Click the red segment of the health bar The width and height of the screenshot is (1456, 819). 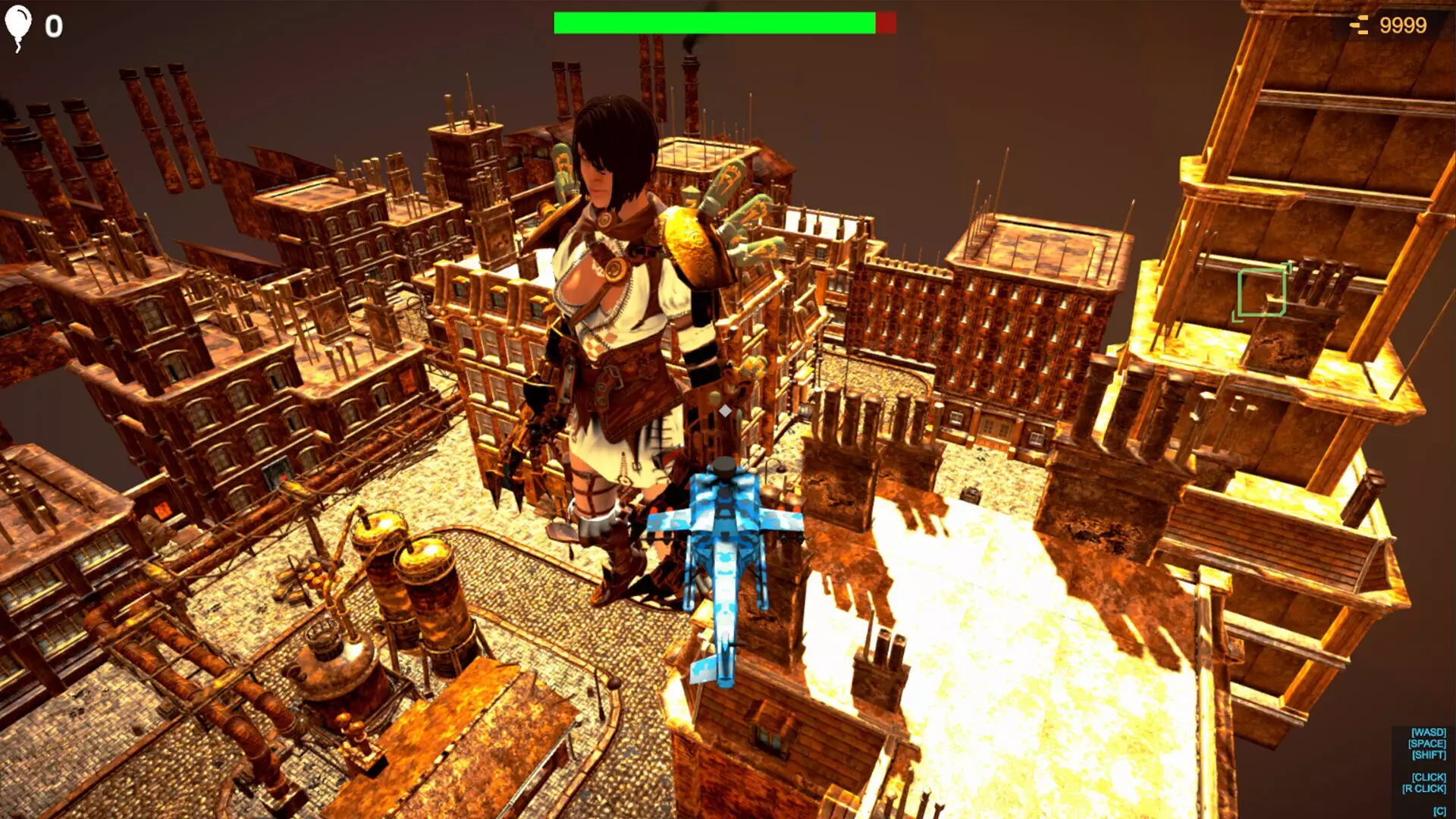pos(886,22)
